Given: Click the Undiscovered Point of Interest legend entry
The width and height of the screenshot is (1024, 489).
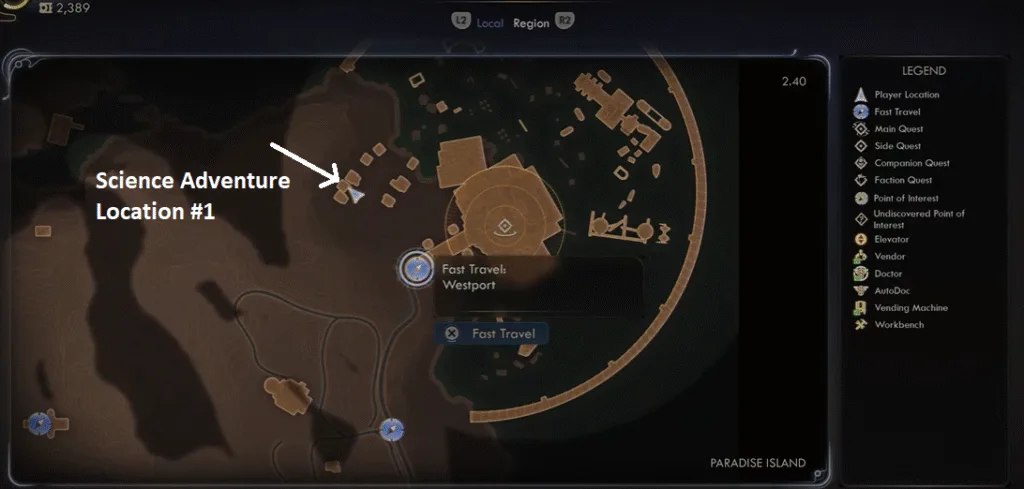Looking at the screenshot, I should pyautogui.click(x=918, y=219).
